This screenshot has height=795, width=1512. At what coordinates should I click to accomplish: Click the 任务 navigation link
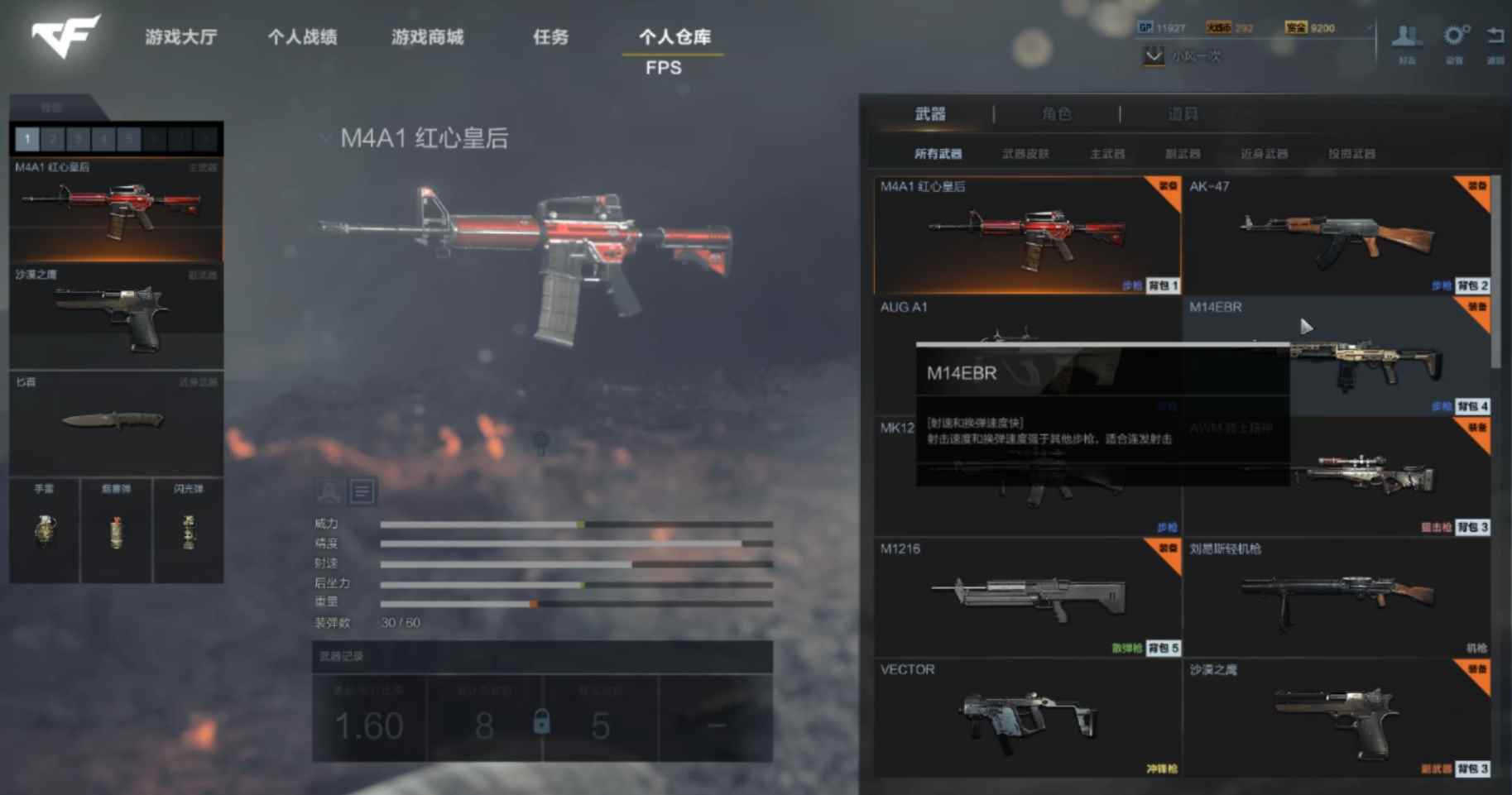tap(550, 37)
